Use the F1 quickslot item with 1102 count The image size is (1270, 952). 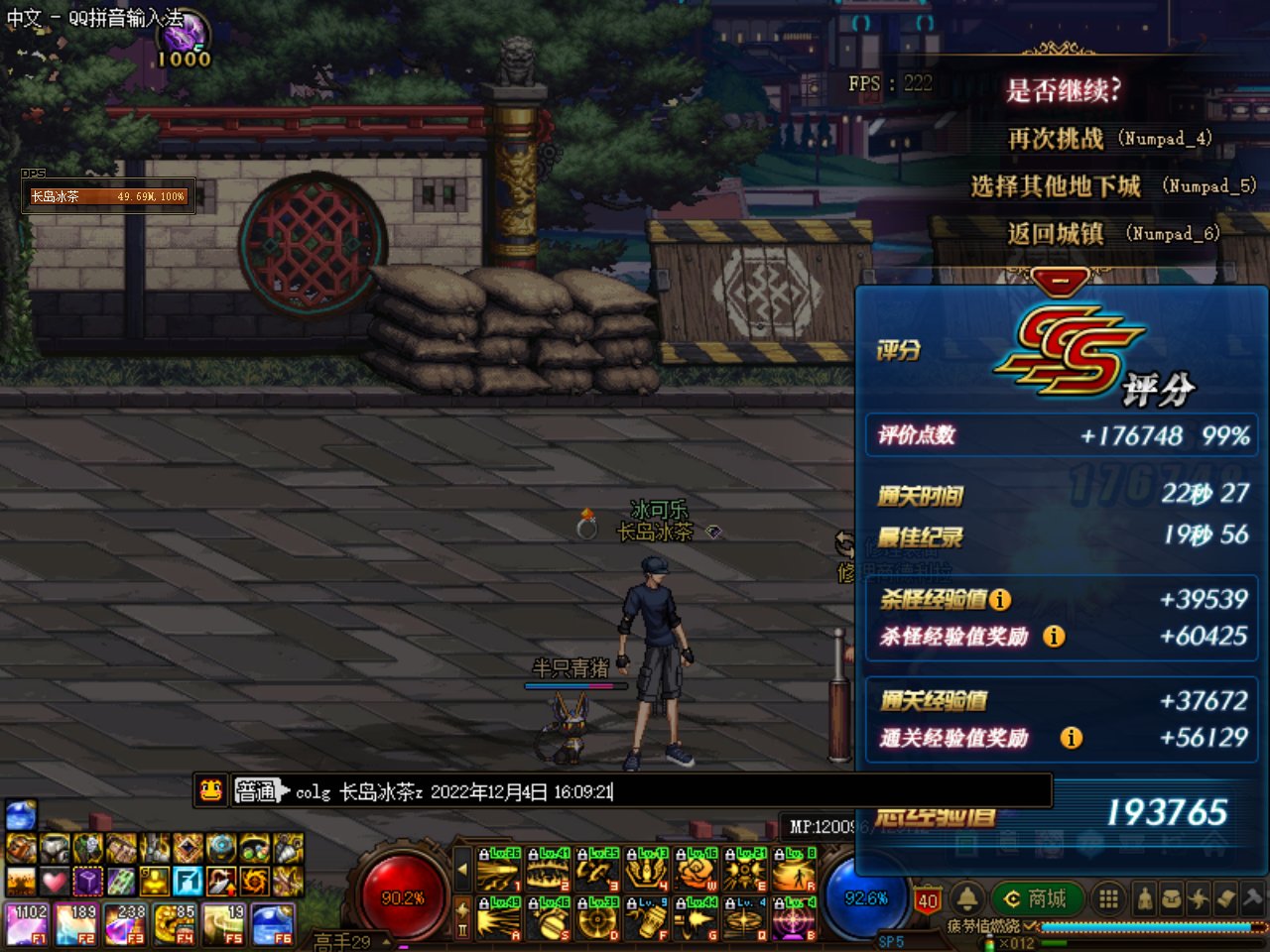point(27,923)
